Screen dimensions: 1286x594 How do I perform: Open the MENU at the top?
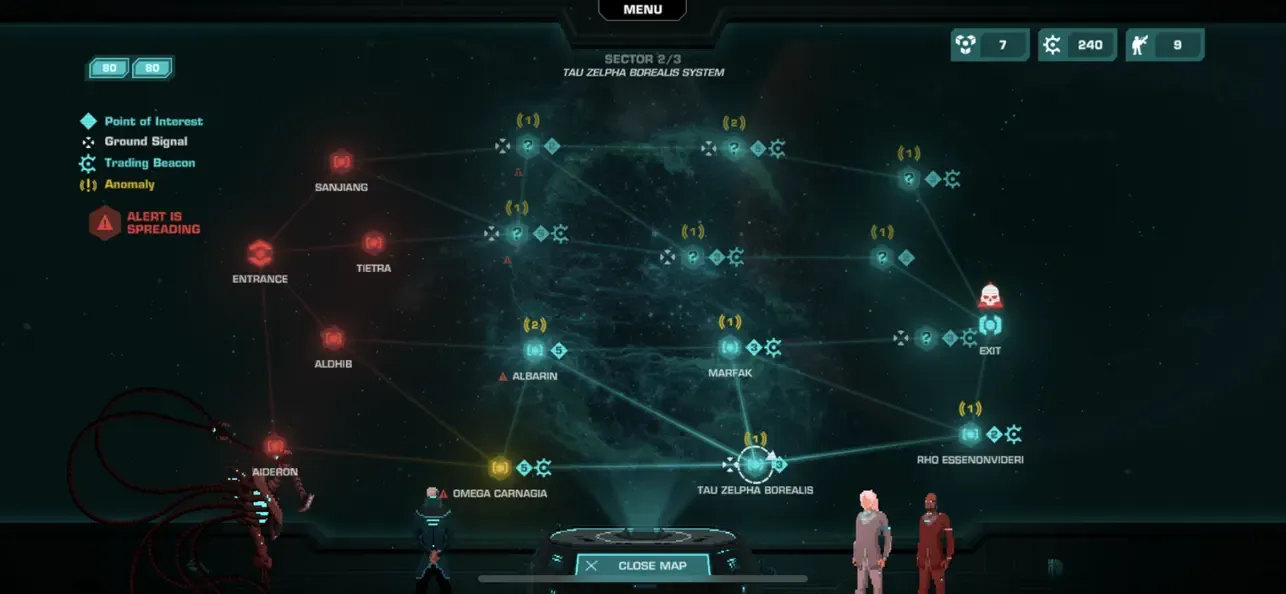642,10
